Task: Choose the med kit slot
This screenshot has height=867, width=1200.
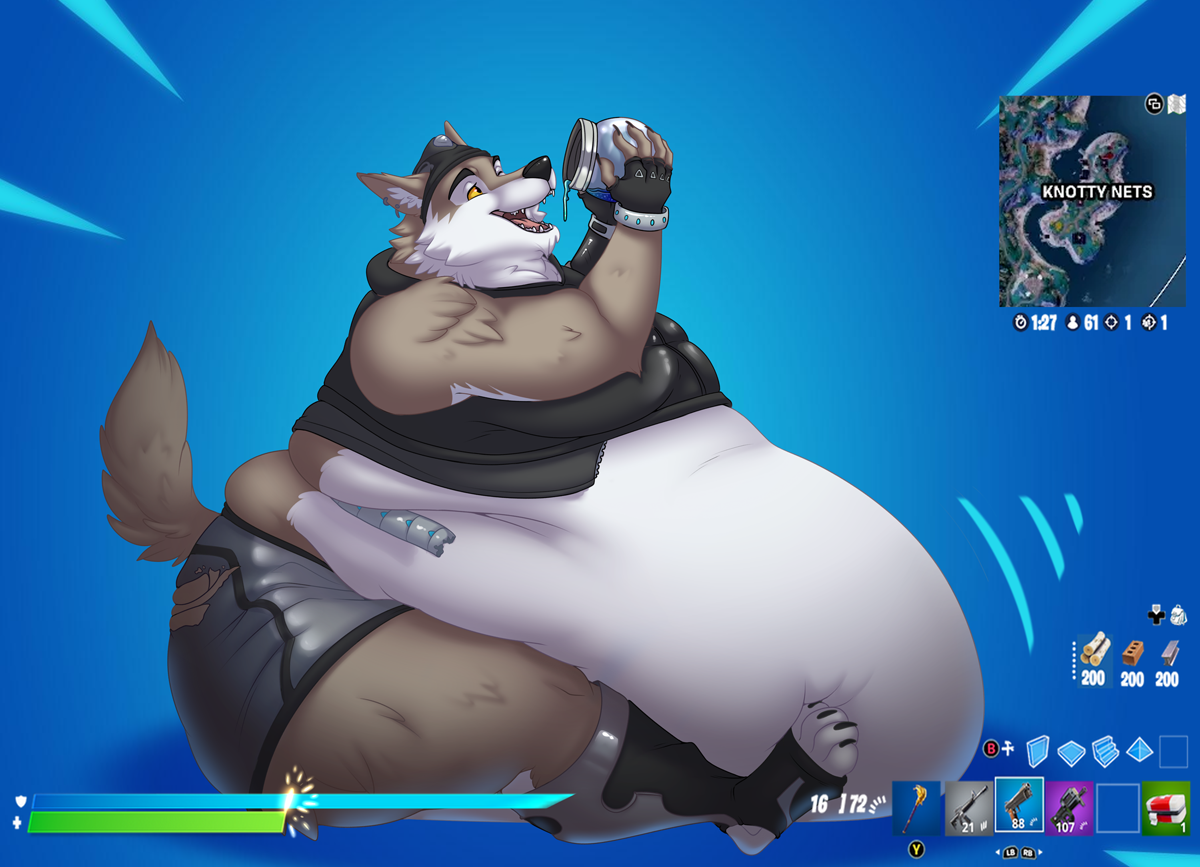Action: tap(1165, 807)
